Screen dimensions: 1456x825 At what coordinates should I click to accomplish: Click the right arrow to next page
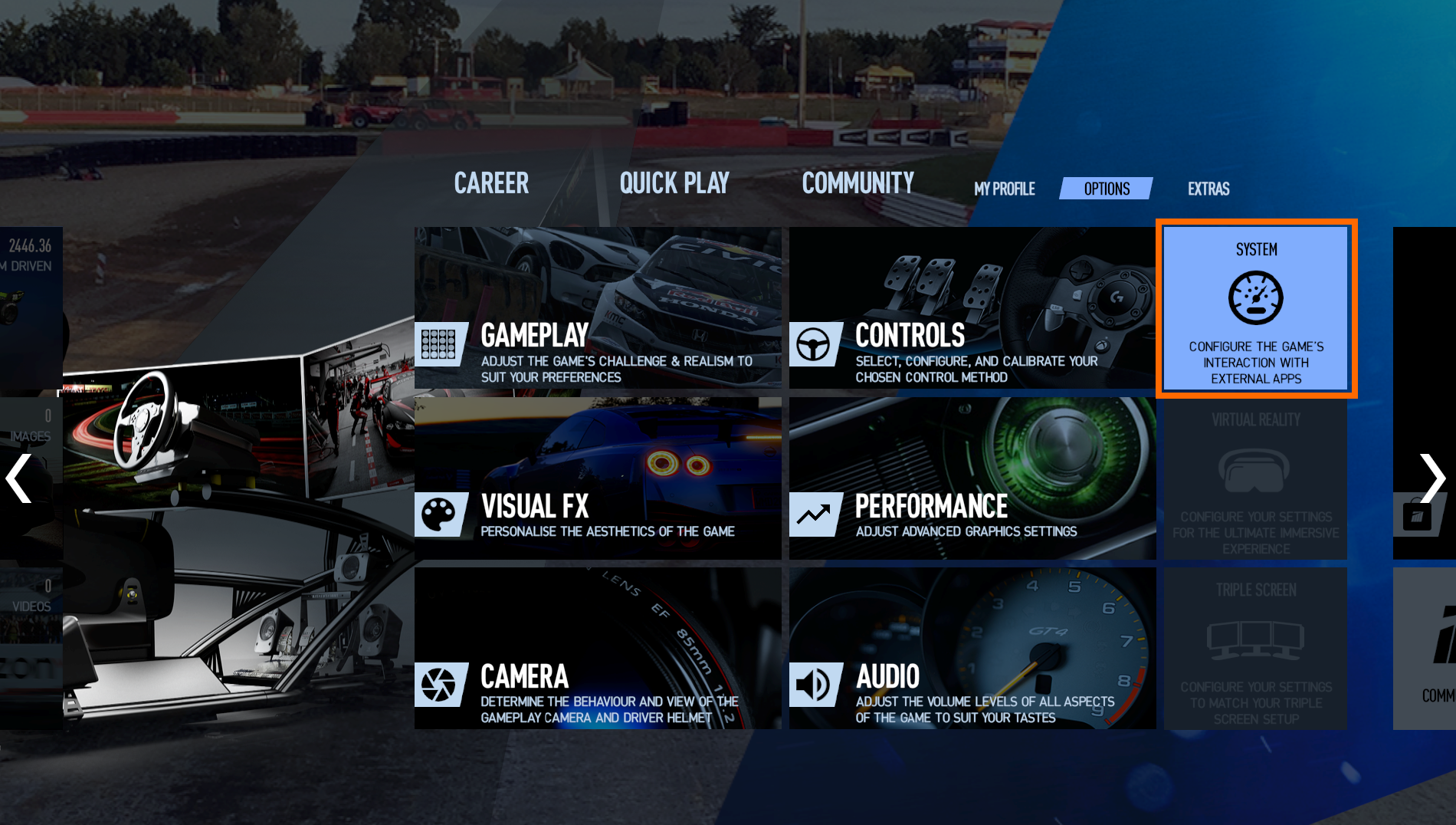tap(1431, 478)
